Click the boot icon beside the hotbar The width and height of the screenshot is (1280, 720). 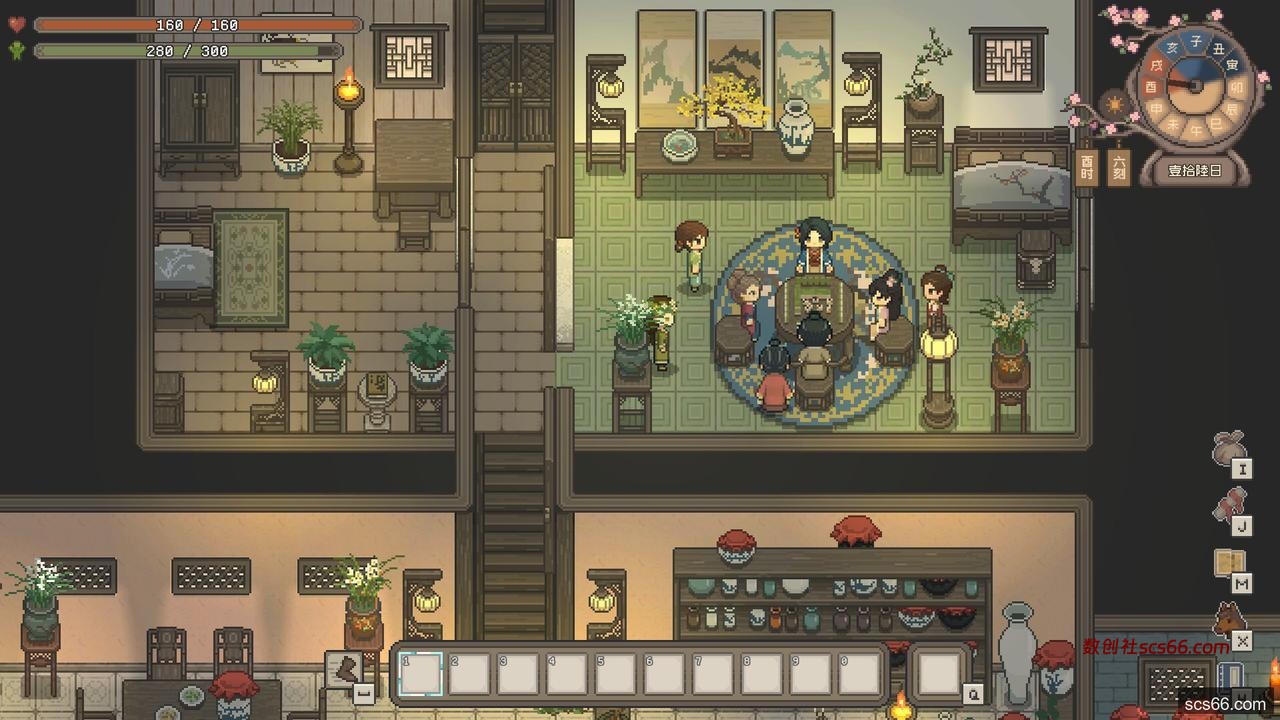pos(346,669)
